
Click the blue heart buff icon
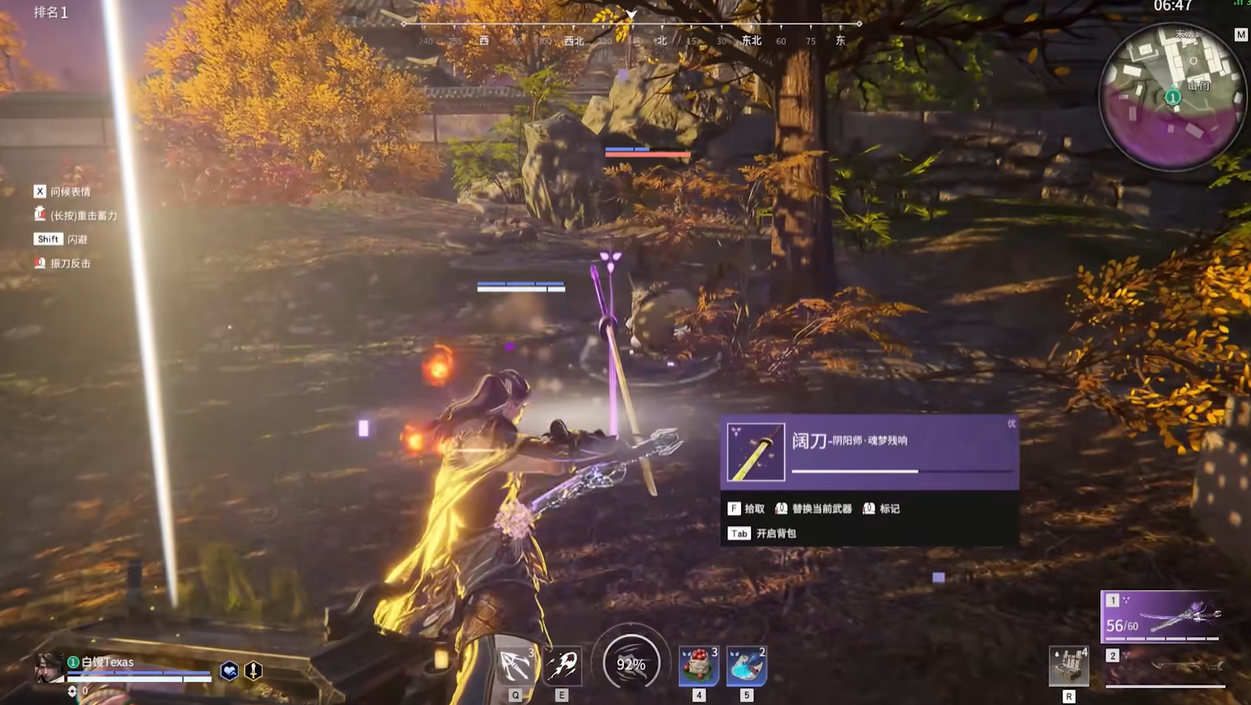tap(229, 671)
